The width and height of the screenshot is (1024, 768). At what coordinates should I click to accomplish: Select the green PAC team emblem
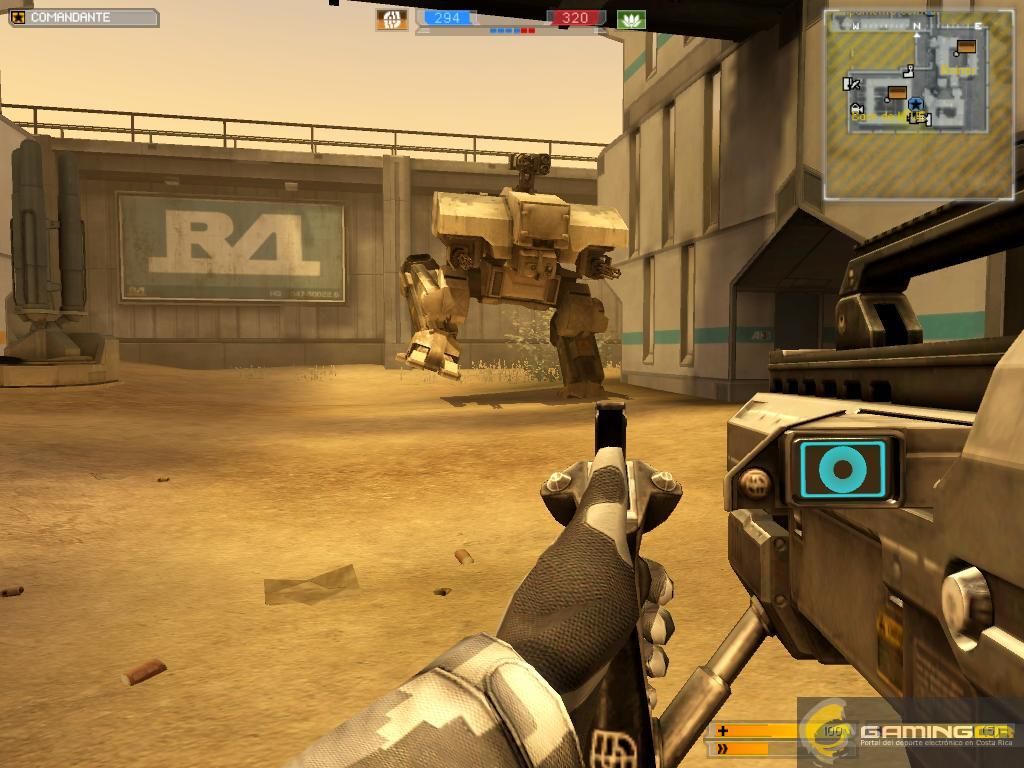coord(631,19)
